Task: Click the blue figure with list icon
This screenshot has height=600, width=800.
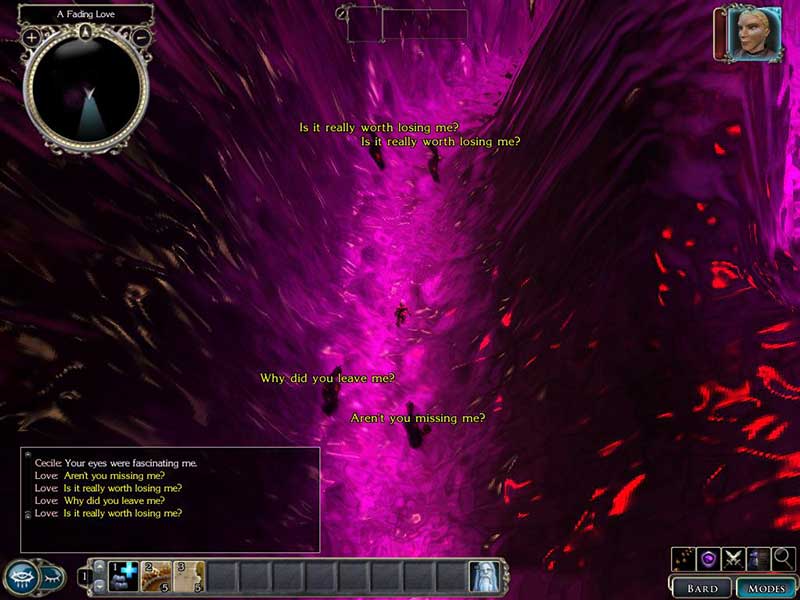Action: click(x=759, y=558)
